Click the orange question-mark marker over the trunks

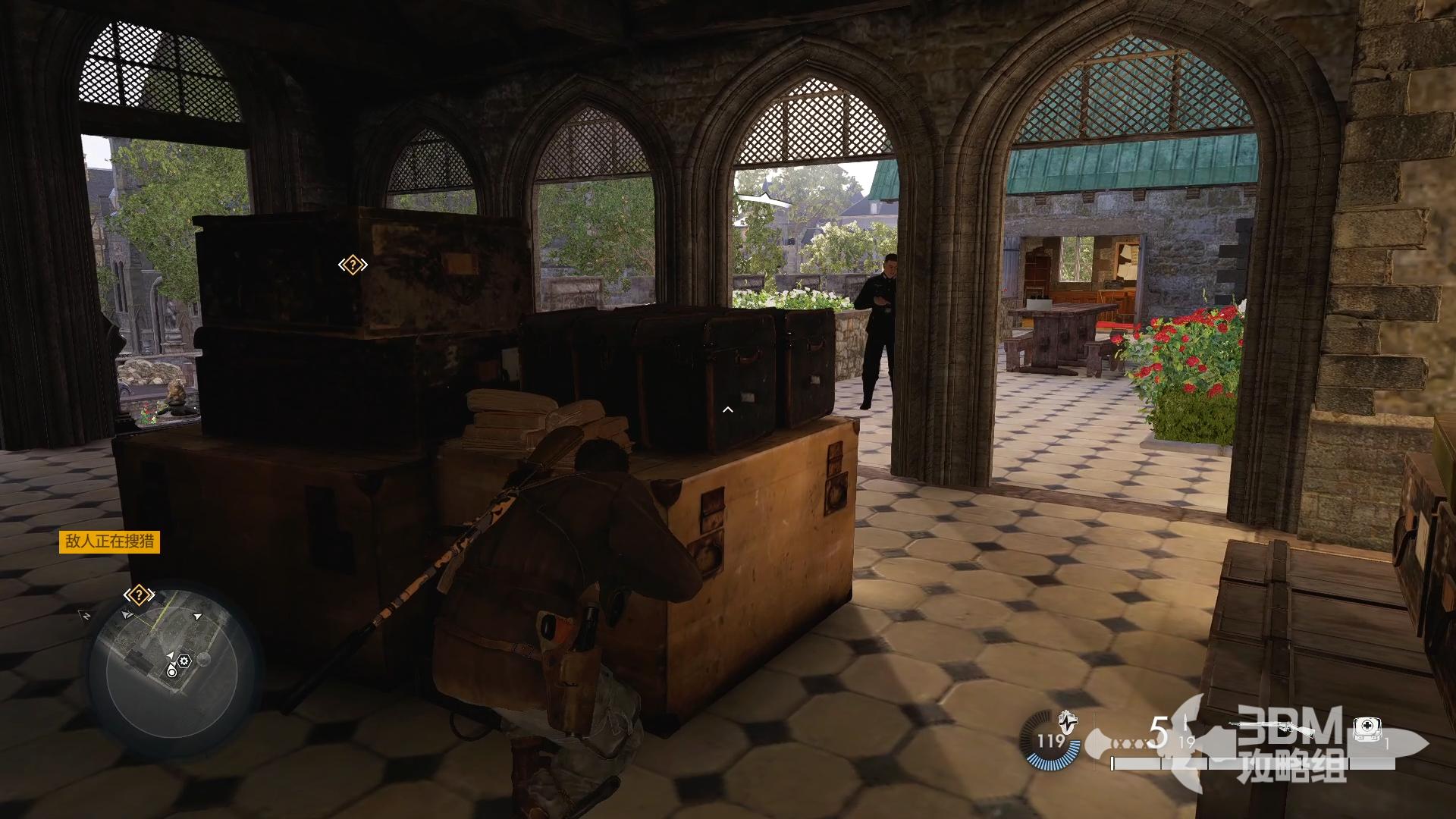point(353,265)
